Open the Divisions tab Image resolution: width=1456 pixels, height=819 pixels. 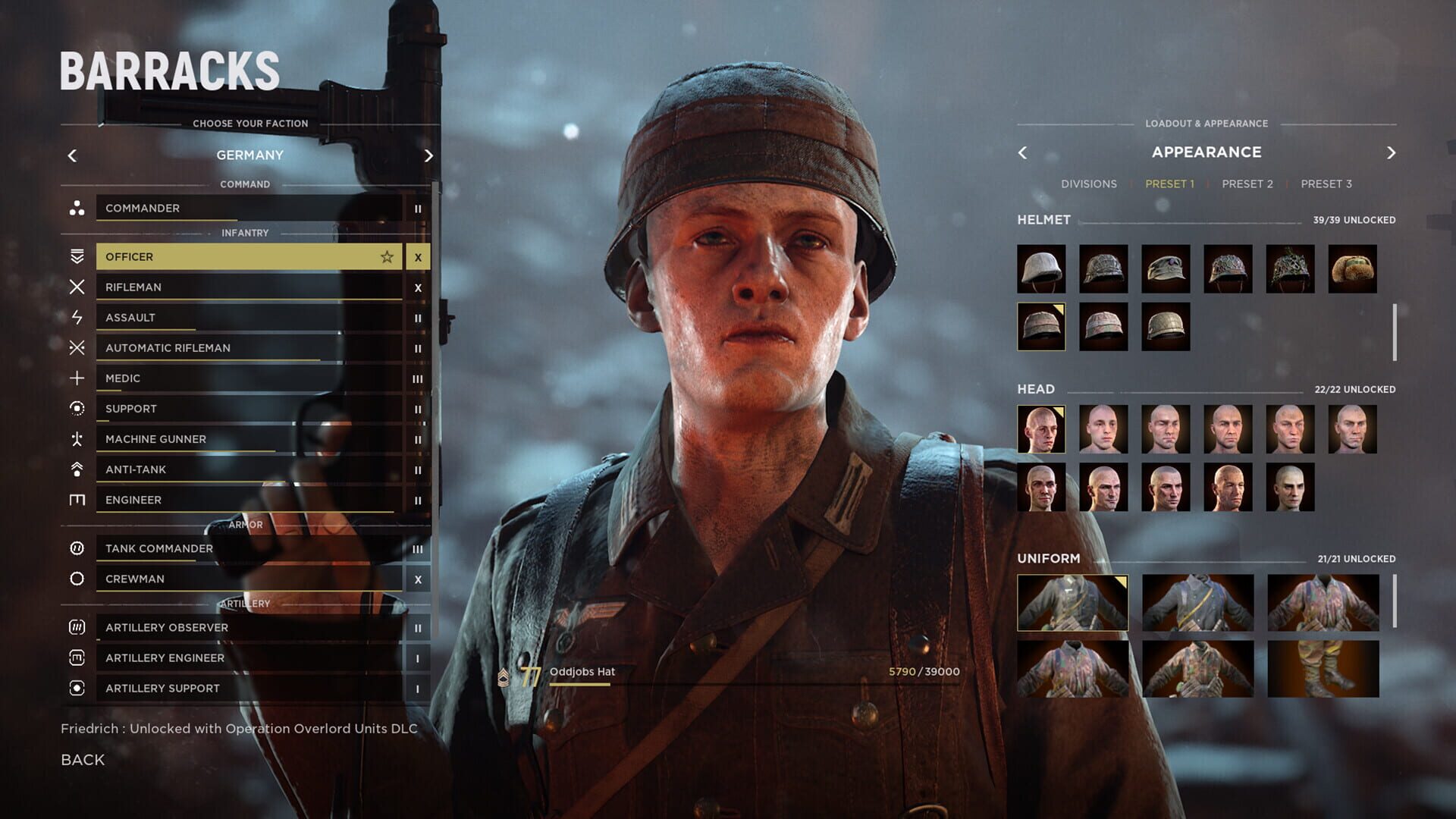(x=1091, y=184)
